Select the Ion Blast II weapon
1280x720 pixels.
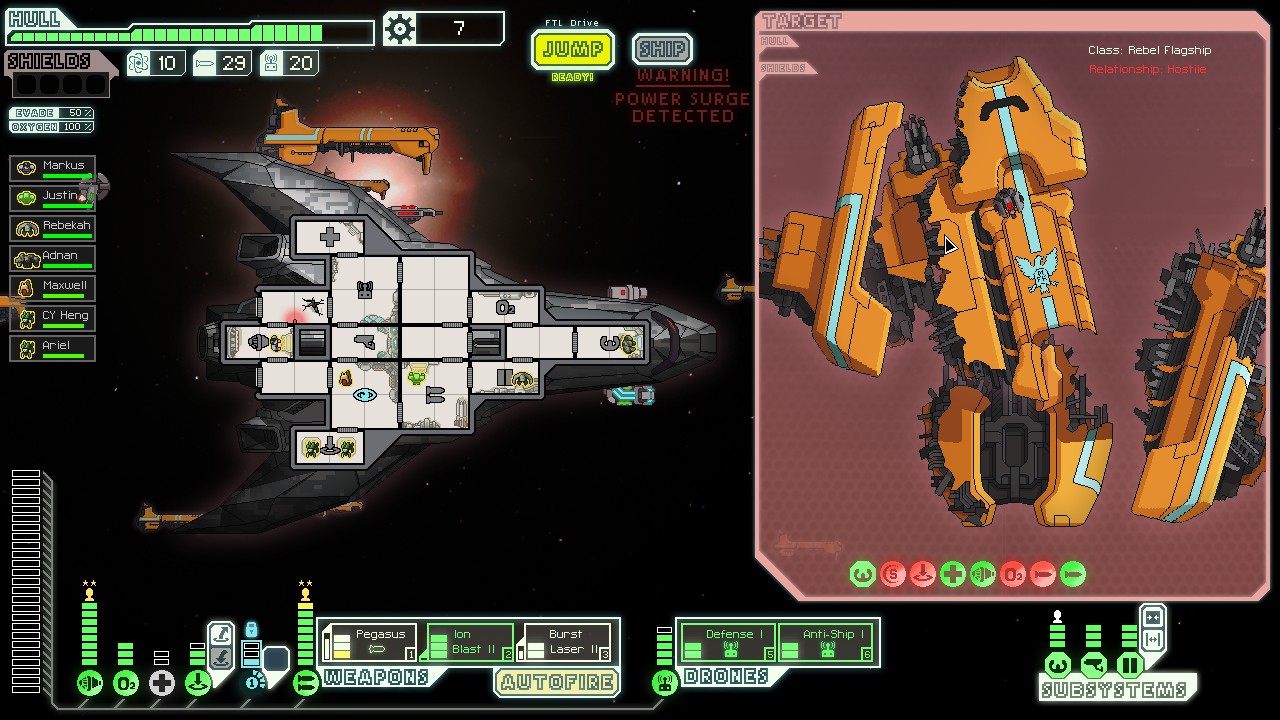point(468,640)
